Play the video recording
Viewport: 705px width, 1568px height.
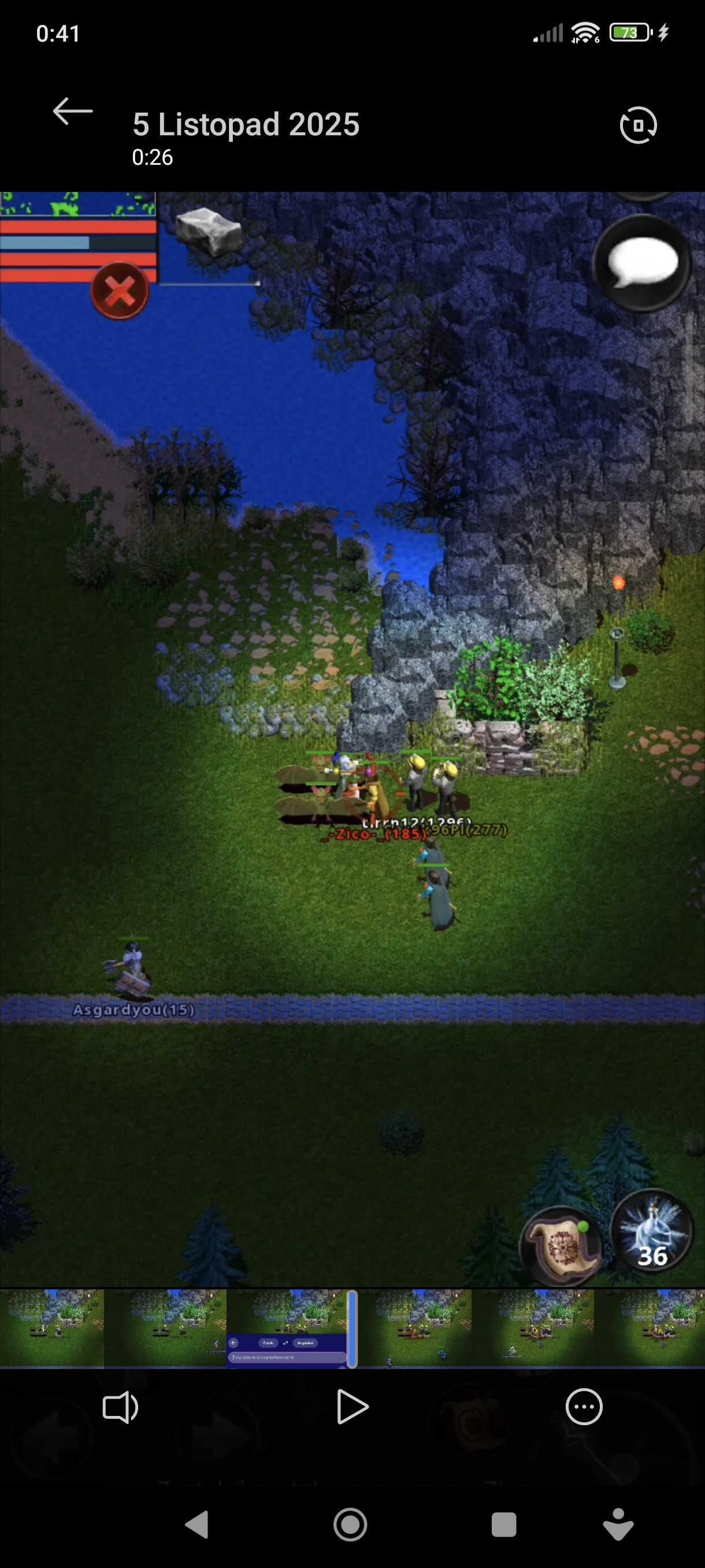tap(352, 1407)
